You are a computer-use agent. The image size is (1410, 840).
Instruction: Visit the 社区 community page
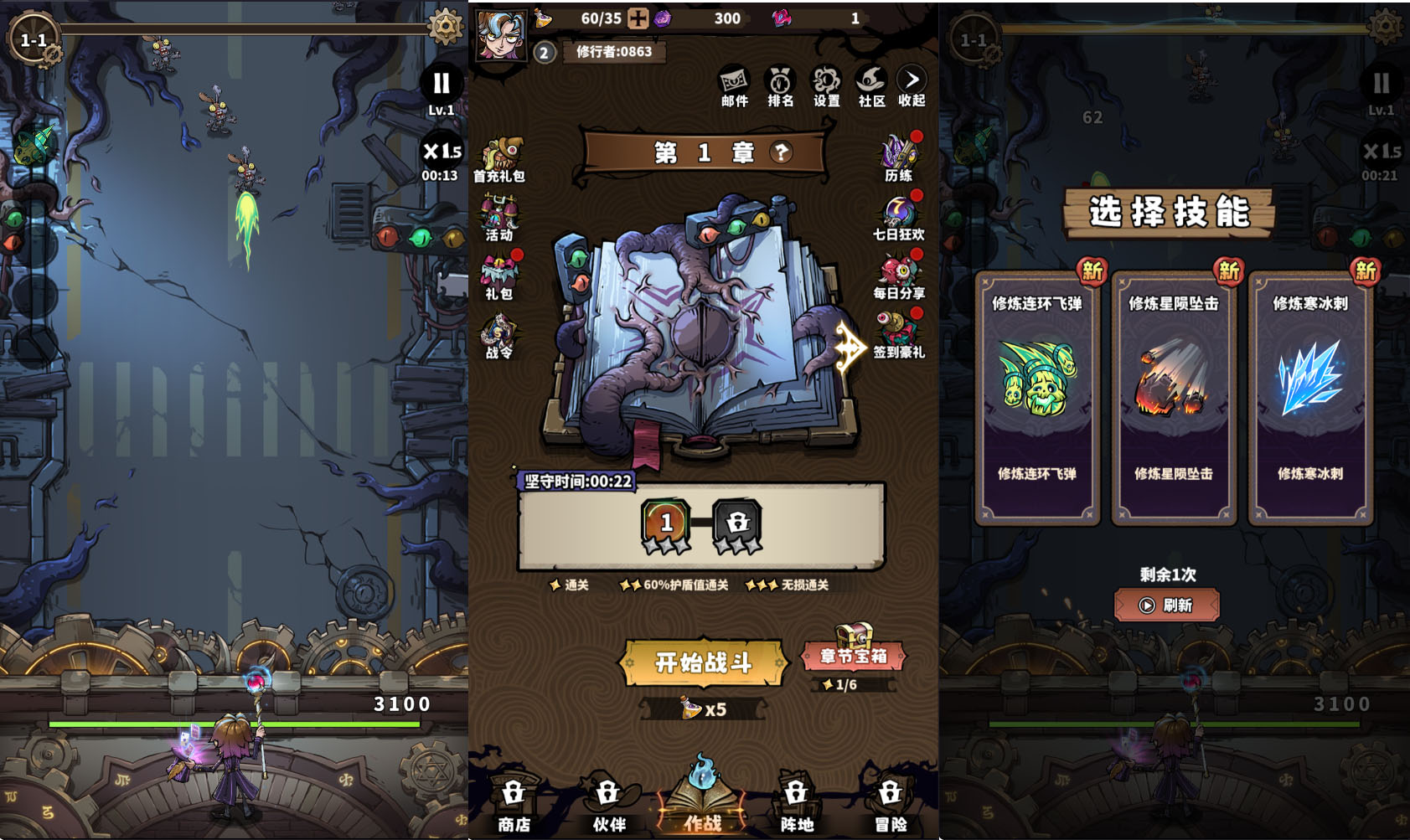[x=871, y=86]
